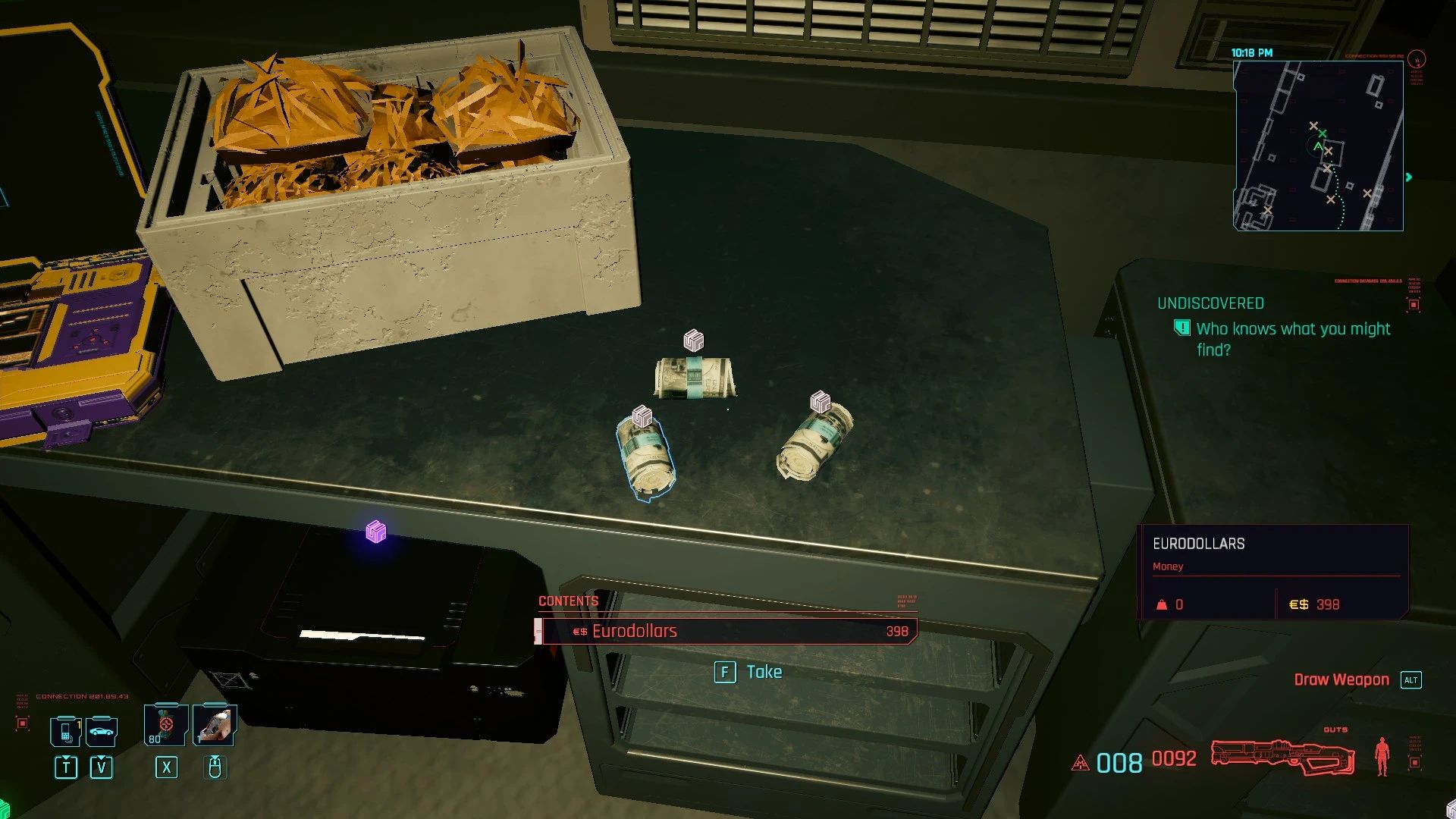Screen dimensions: 1456x819
Task: Click the T keybind box under the phone
Action: (x=67, y=768)
